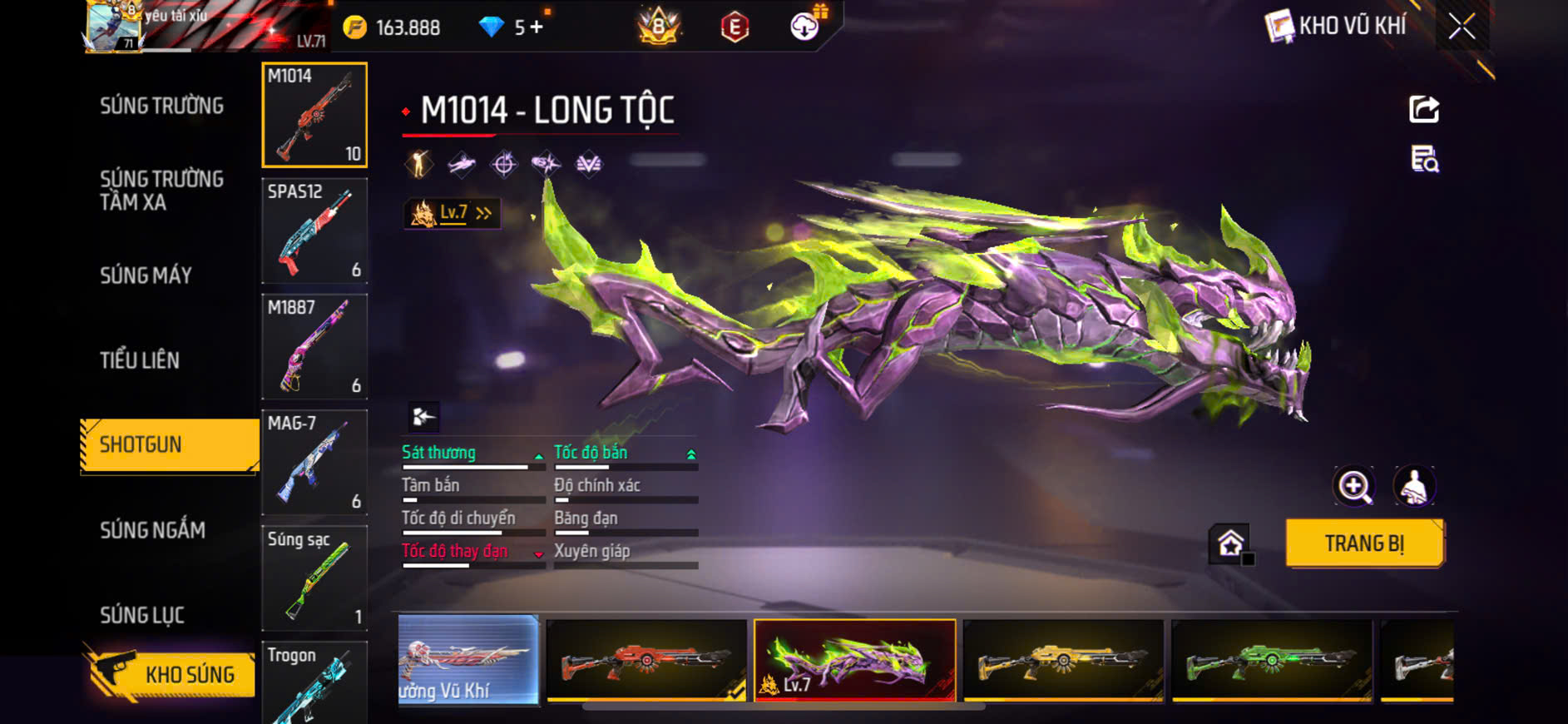
Task: Choose the green M1014 skin thumbnail
Action: pos(1271,661)
